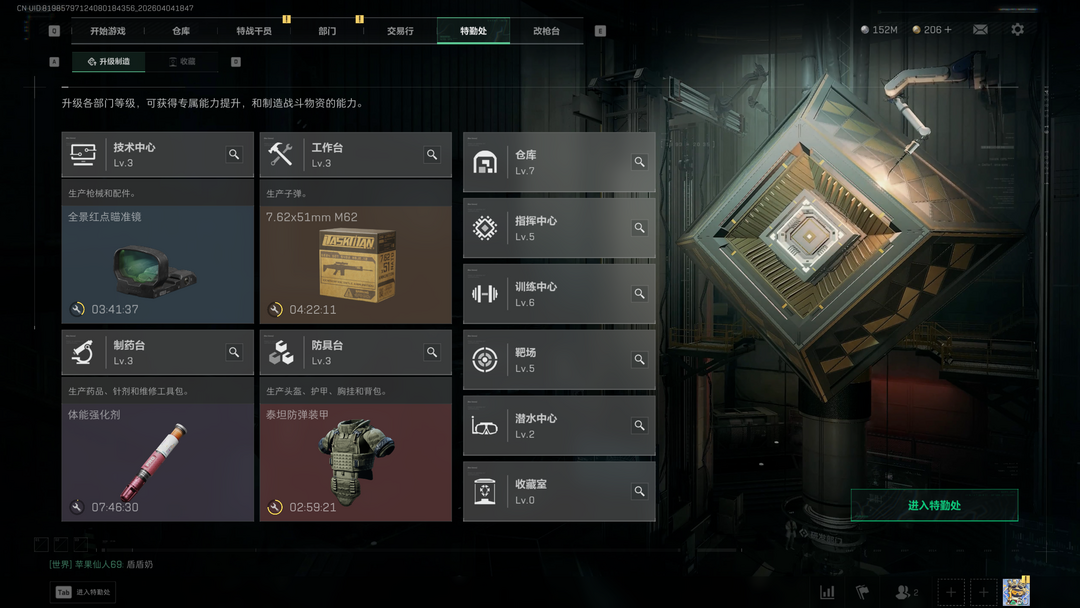Switch to the 收藏 sub-tab

point(182,62)
